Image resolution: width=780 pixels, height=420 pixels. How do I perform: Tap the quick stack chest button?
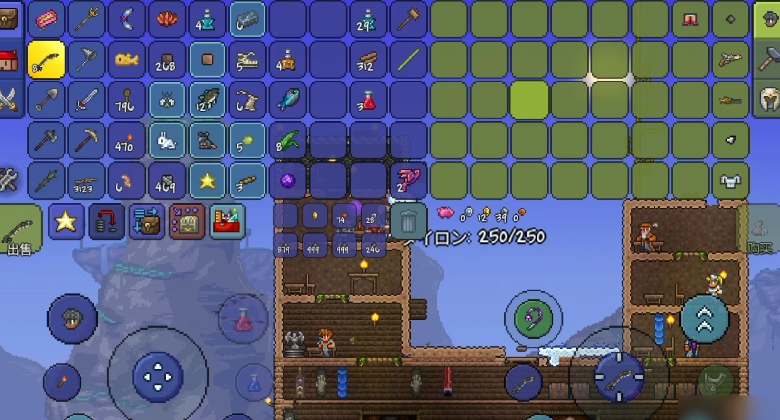[146, 221]
